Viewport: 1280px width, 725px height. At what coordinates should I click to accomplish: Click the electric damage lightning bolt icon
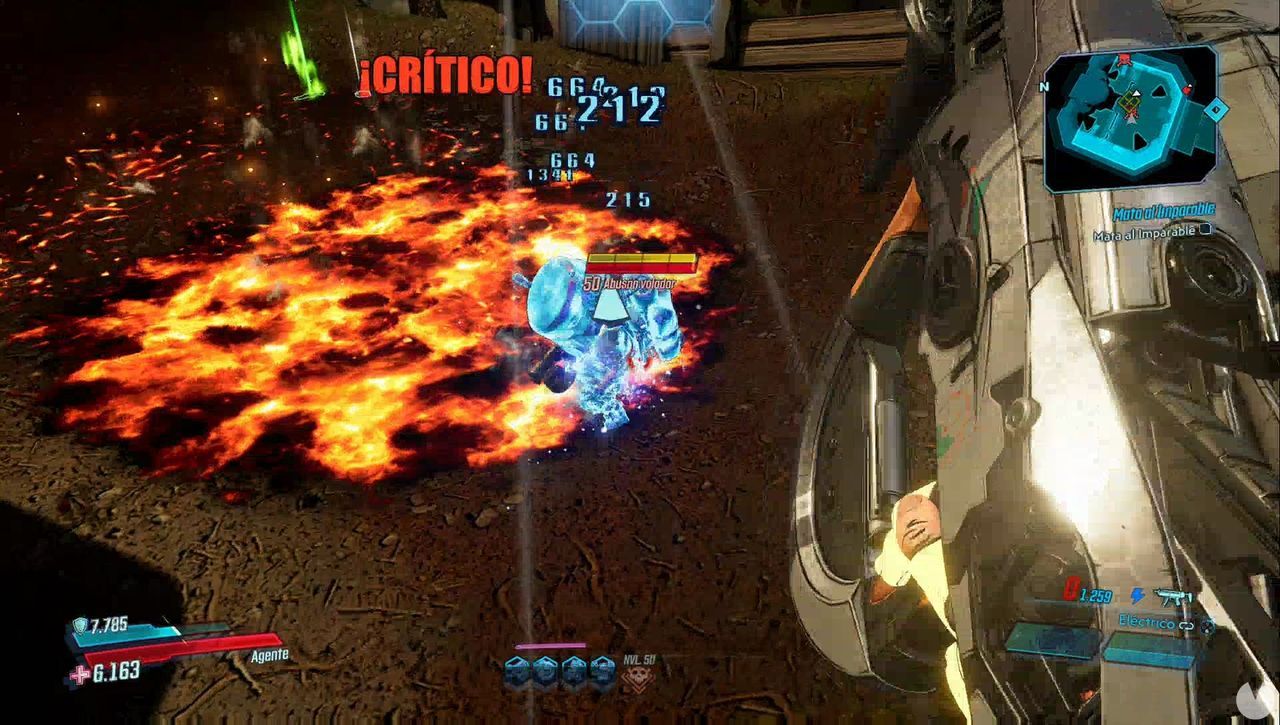tap(1138, 594)
